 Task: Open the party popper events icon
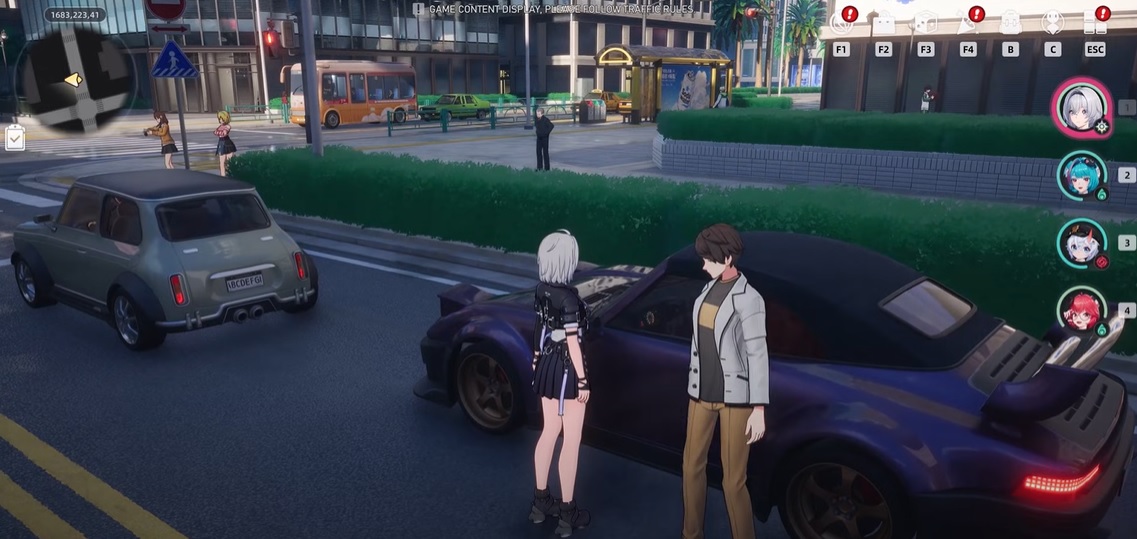tap(968, 23)
